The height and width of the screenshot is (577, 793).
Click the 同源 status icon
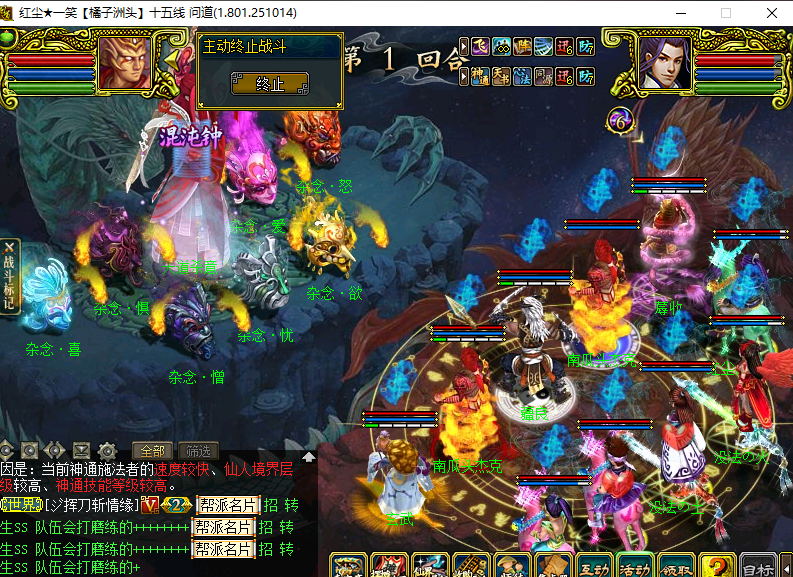click(x=543, y=75)
